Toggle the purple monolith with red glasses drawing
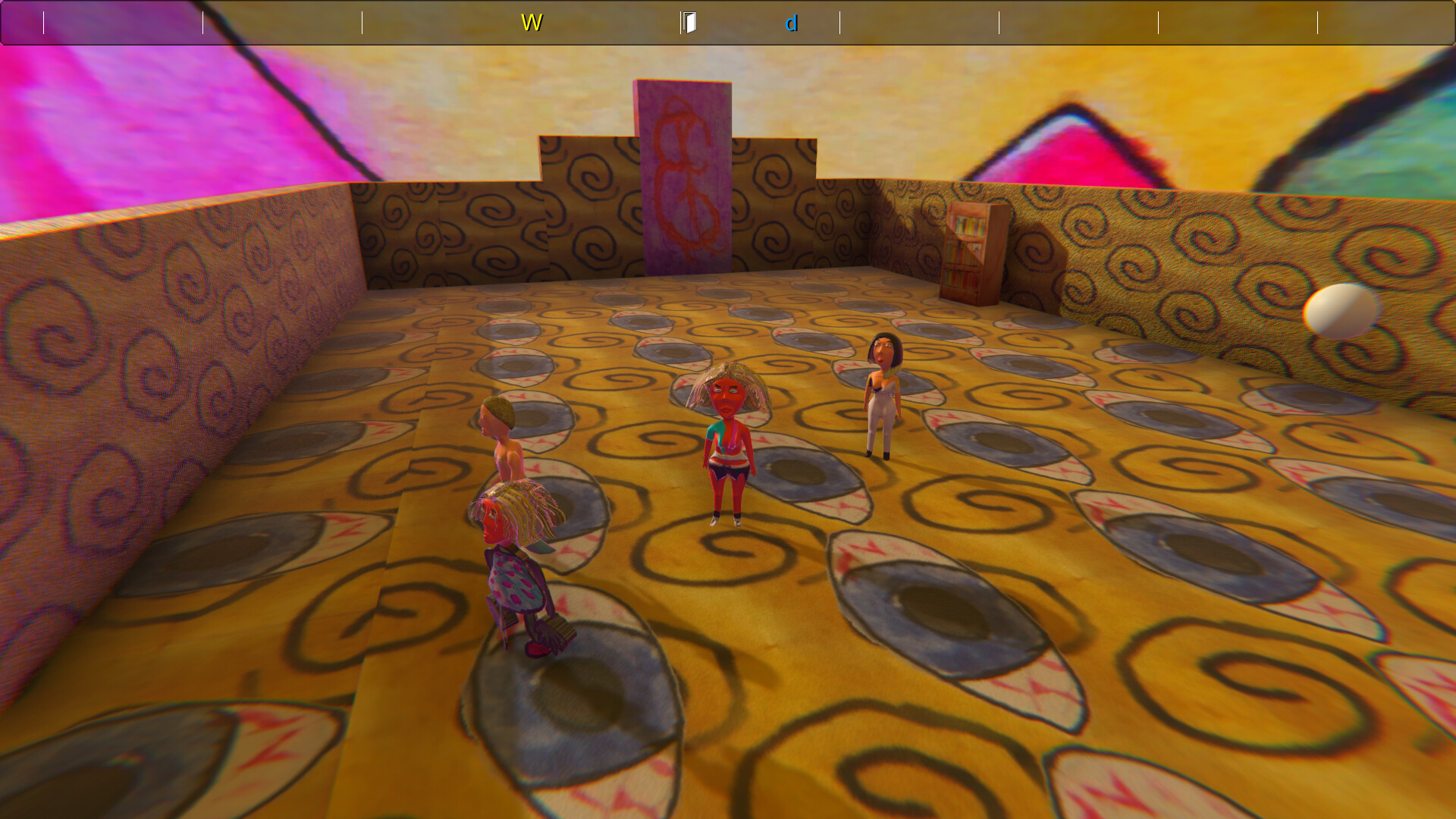Viewport: 1456px width, 819px height. pos(681,174)
